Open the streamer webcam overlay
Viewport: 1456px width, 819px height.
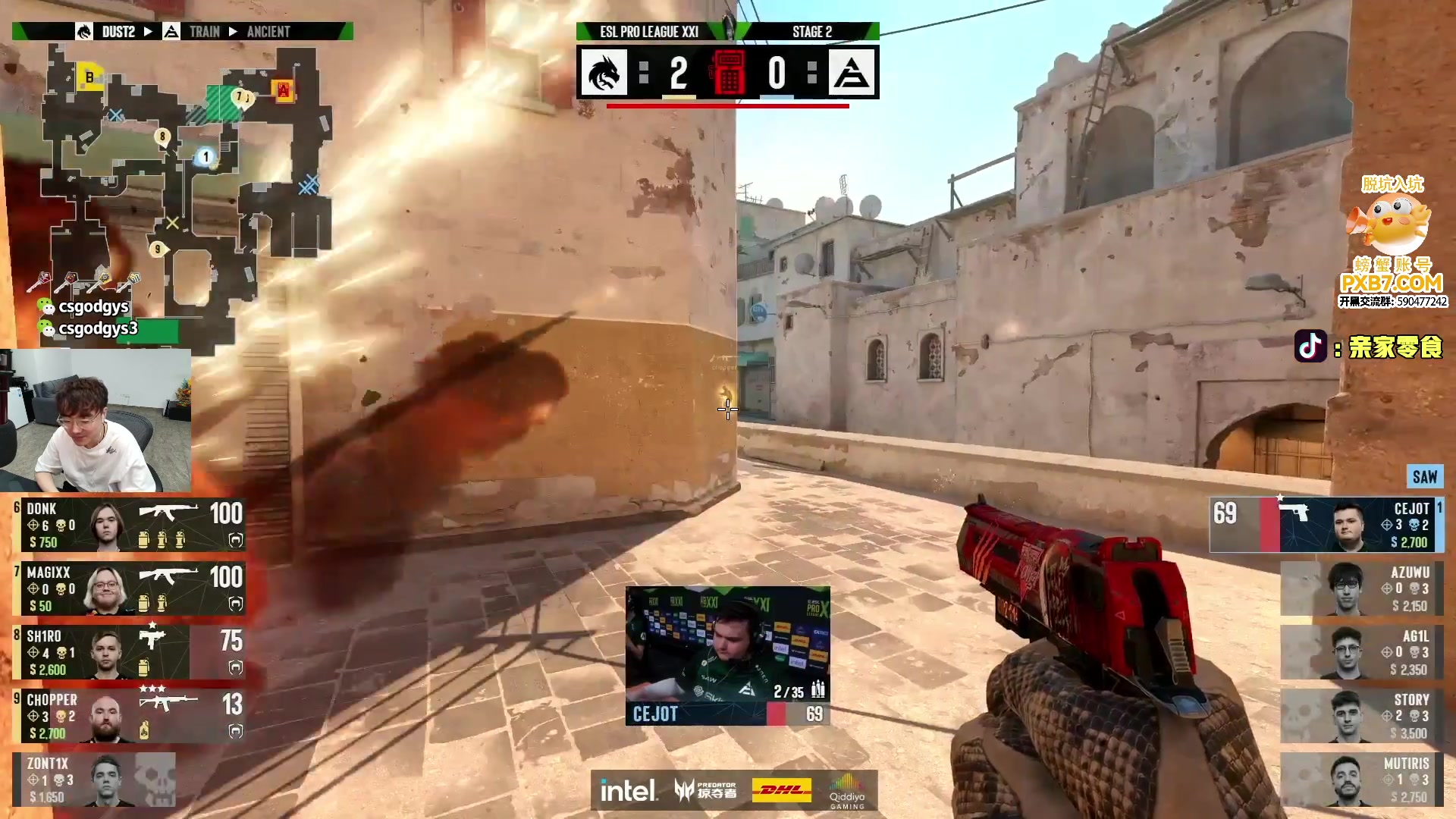tap(96, 421)
